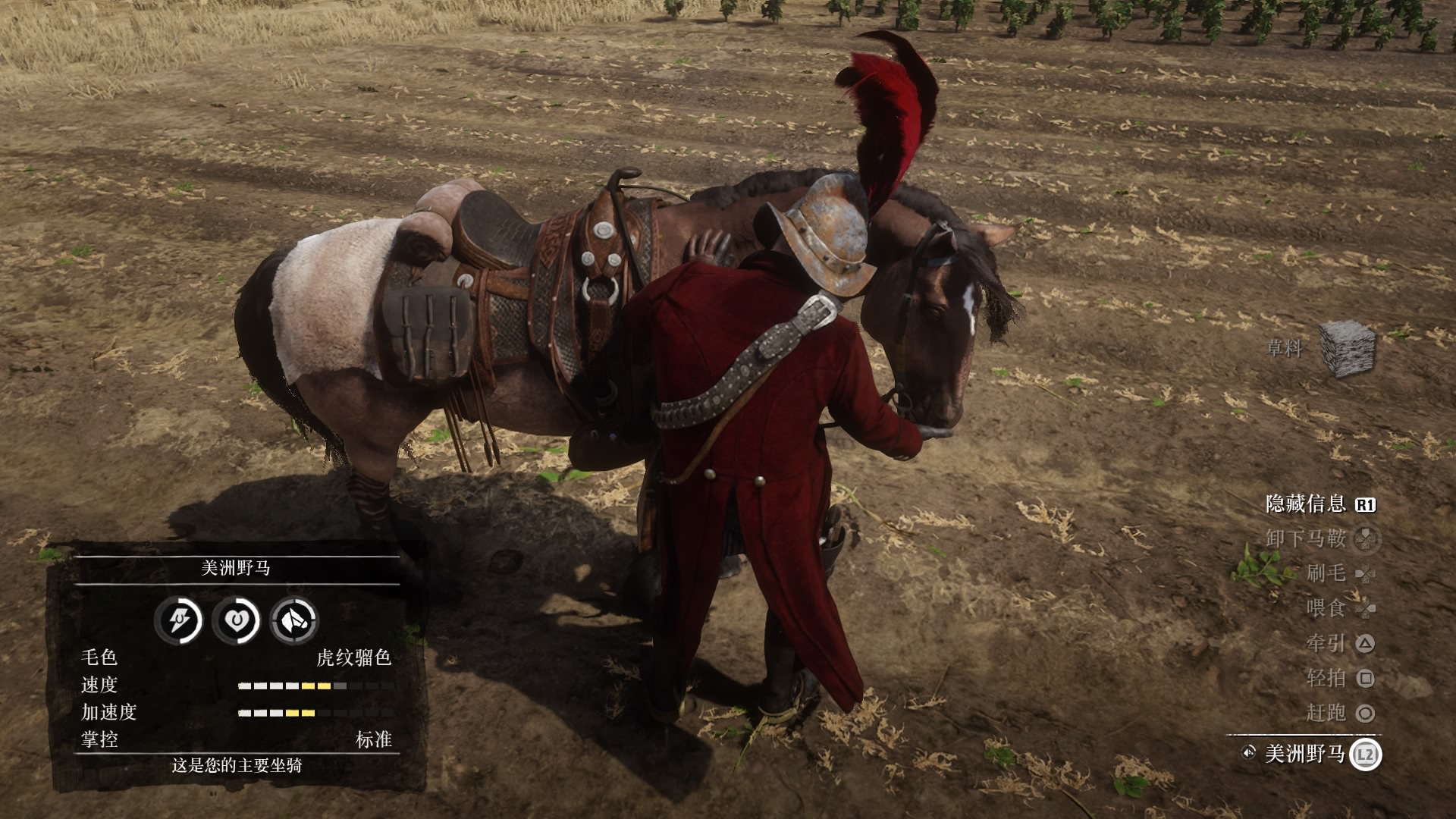
Task: Click the horse health heart core icon
Action: point(236,620)
